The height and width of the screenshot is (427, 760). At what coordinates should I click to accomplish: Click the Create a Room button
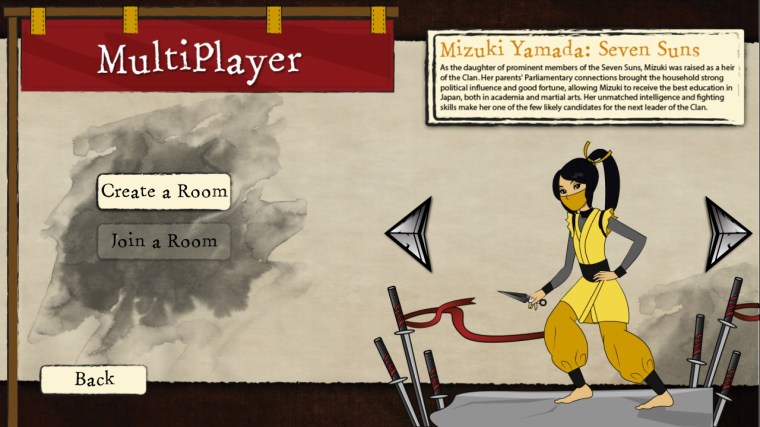(164, 191)
